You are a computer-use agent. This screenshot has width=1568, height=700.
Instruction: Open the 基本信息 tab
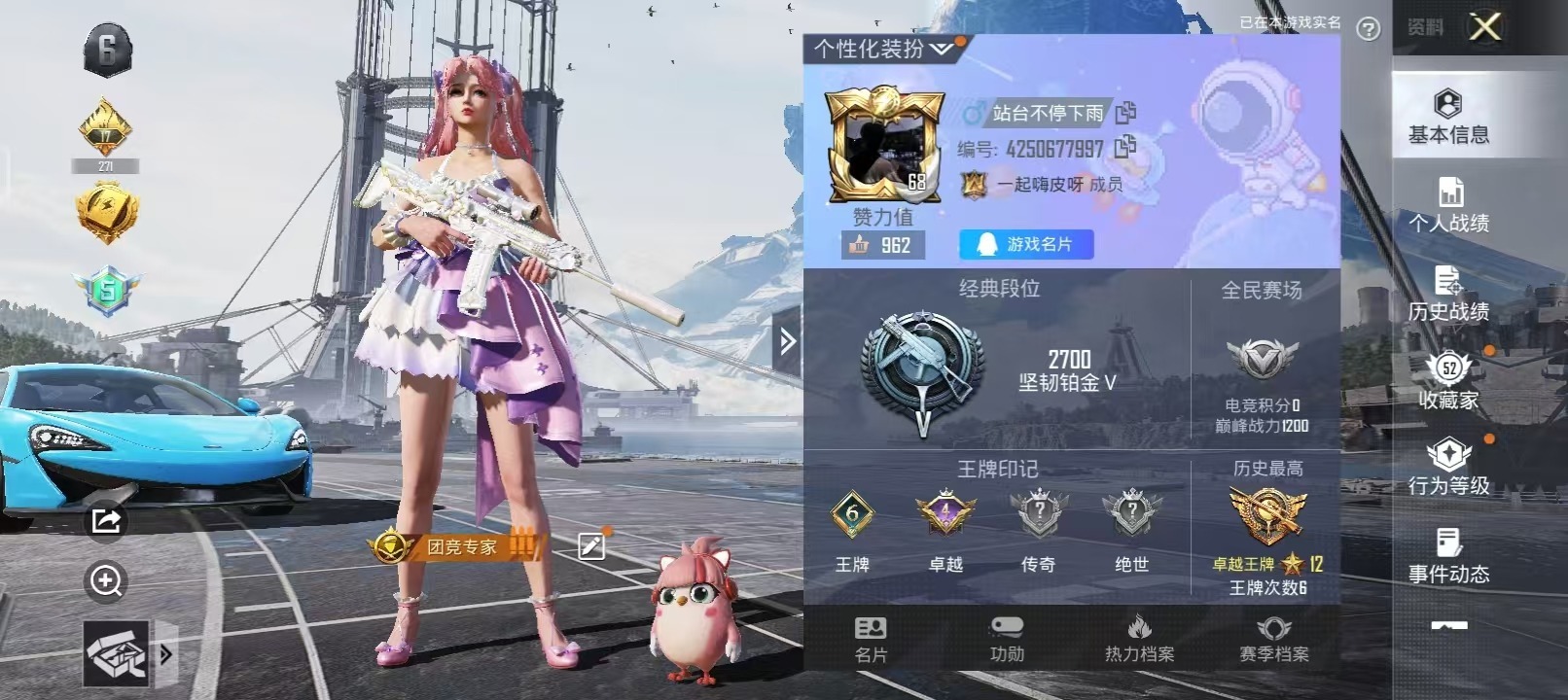pos(1448,117)
